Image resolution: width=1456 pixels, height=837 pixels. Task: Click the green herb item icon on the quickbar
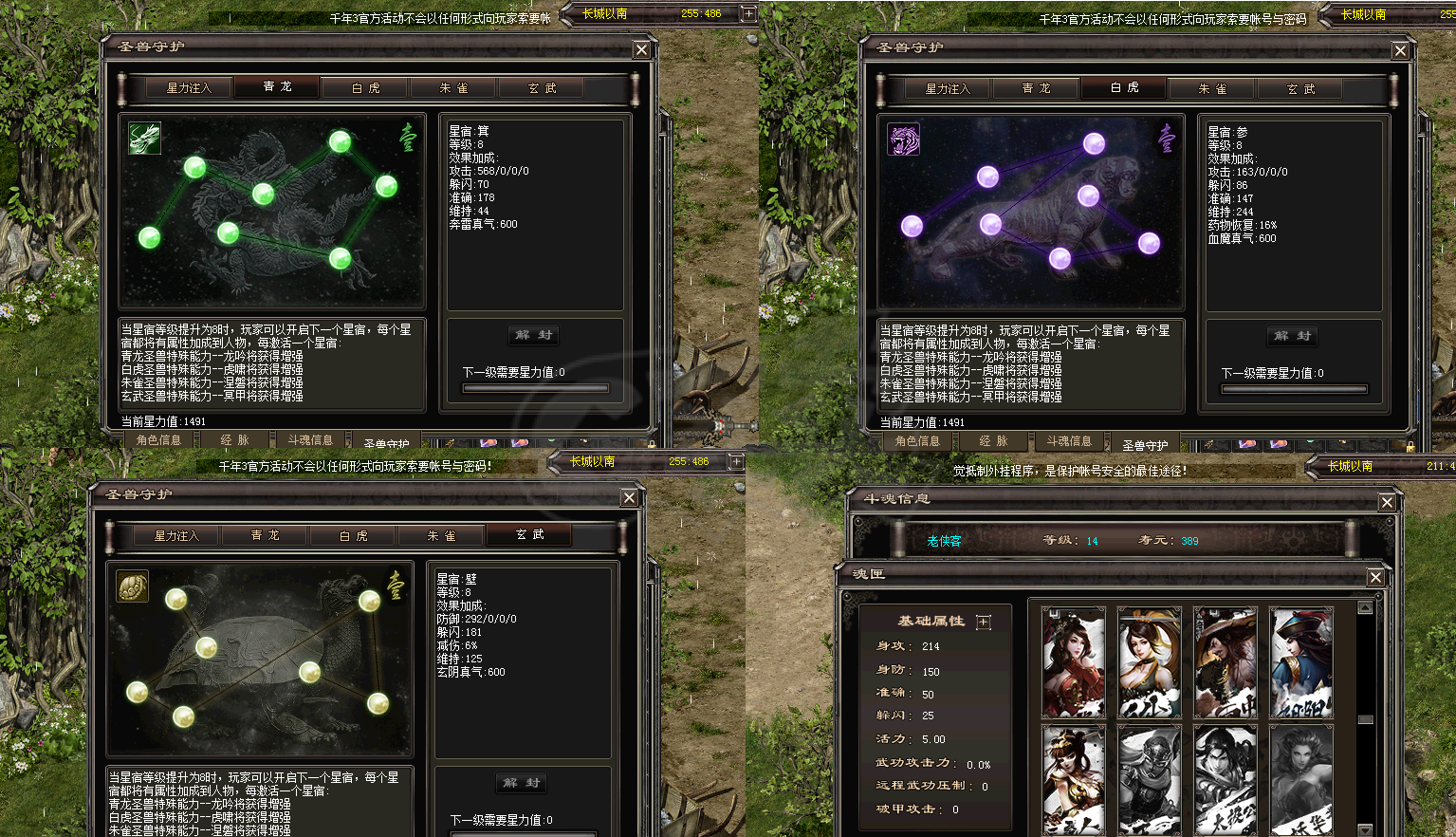click(x=551, y=439)
